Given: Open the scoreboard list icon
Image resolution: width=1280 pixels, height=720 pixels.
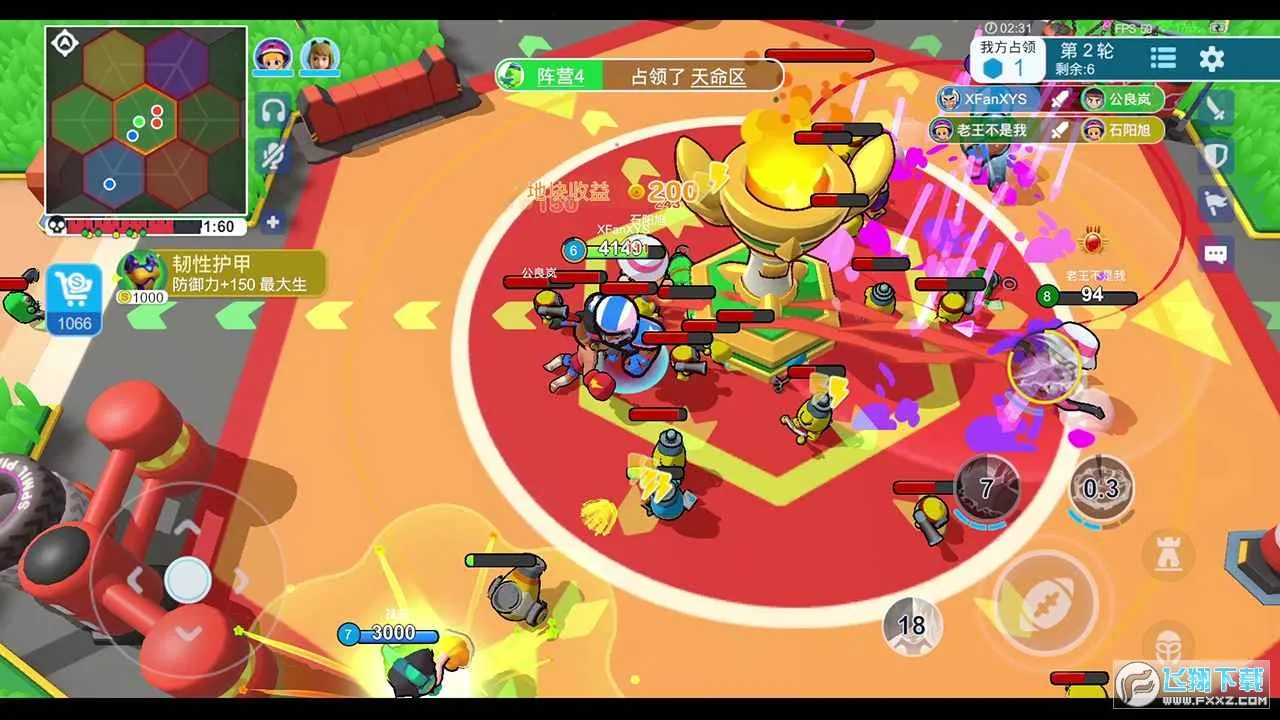Looking at the screenshot, I should point(1163,59).
